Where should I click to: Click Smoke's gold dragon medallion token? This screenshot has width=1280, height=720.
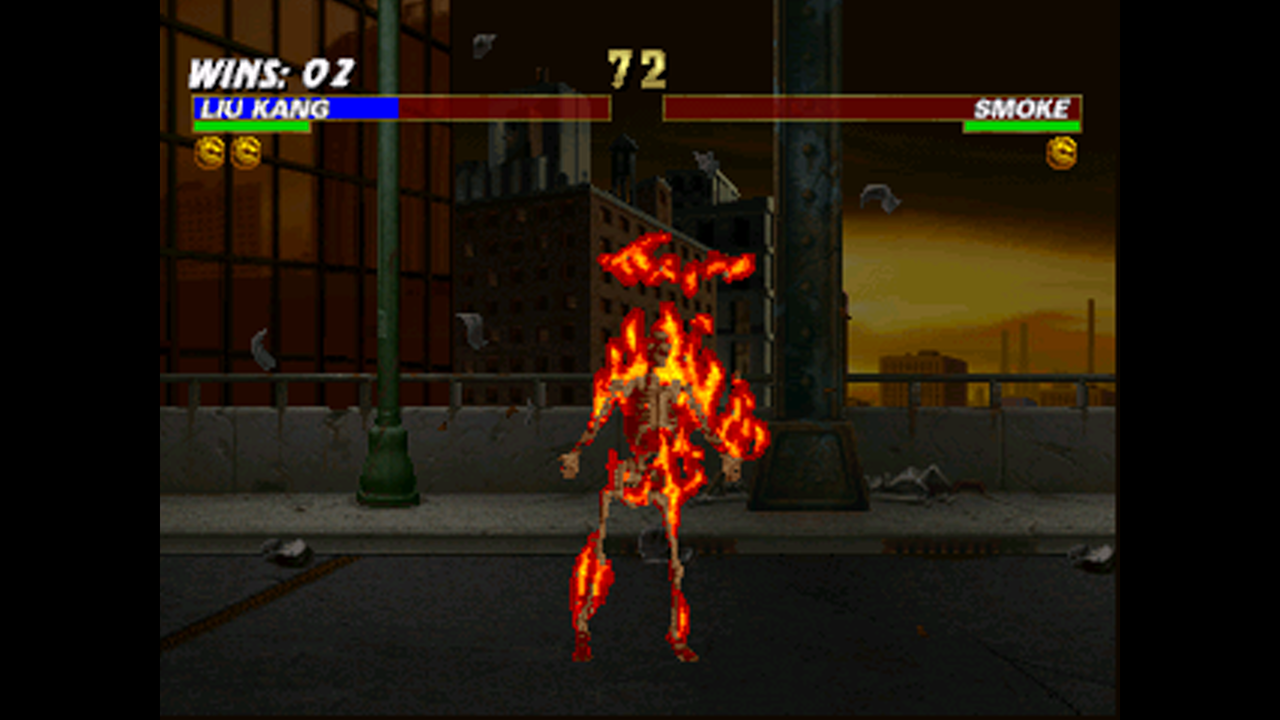(x=1062, y=153)
